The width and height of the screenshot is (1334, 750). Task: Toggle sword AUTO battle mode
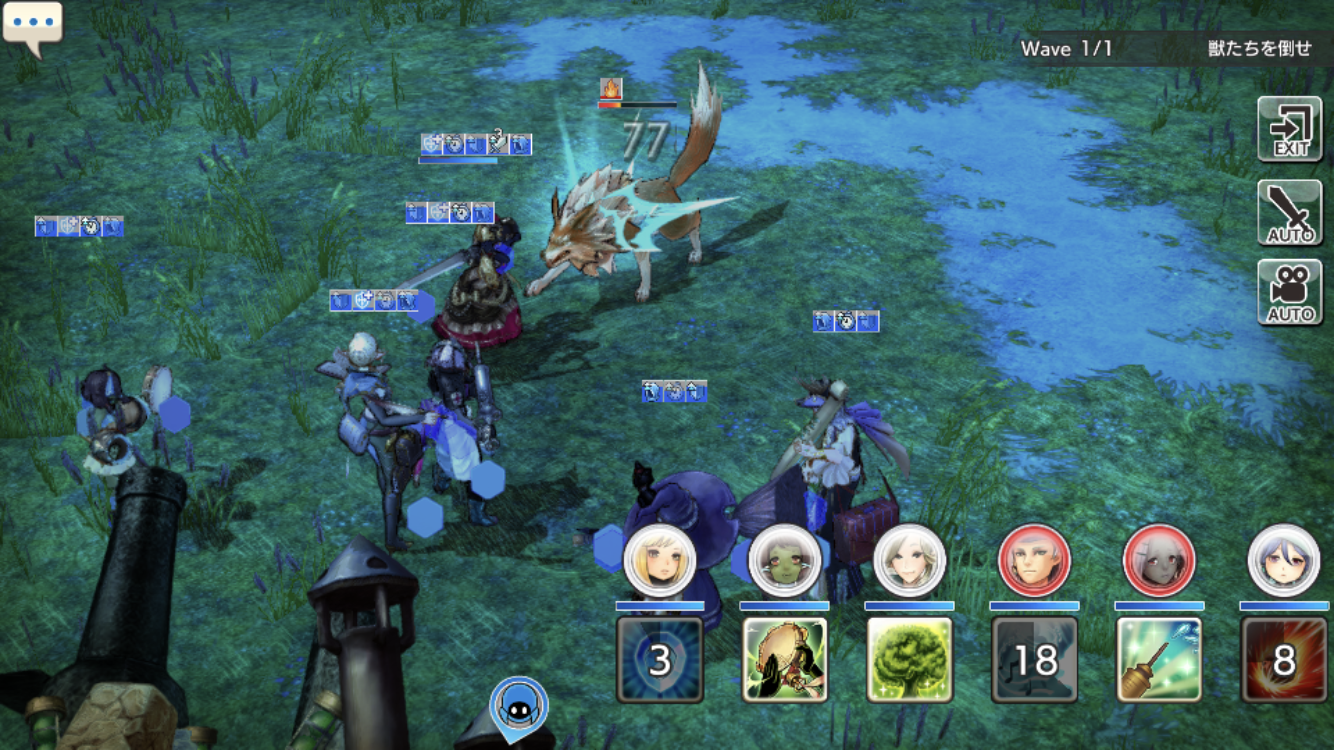[x=1289, y=213]
